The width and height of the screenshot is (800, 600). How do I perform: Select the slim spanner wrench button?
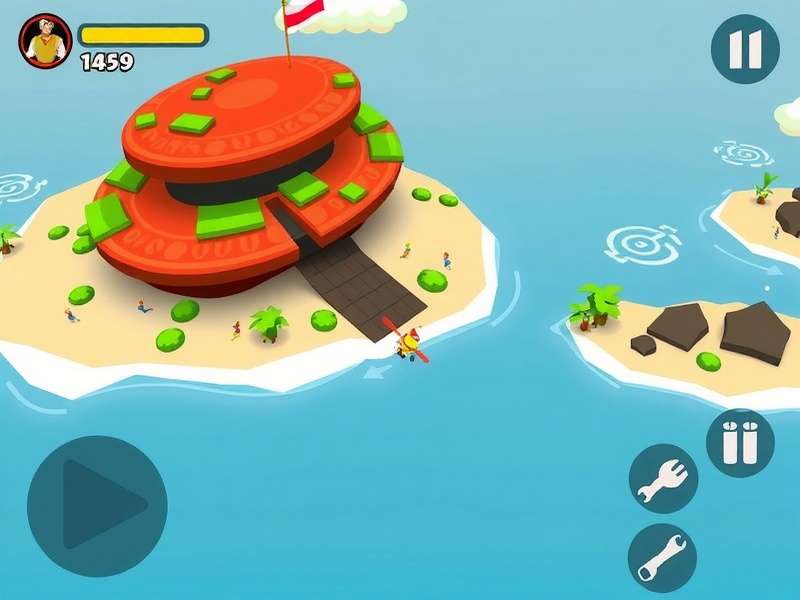[662, 557]
